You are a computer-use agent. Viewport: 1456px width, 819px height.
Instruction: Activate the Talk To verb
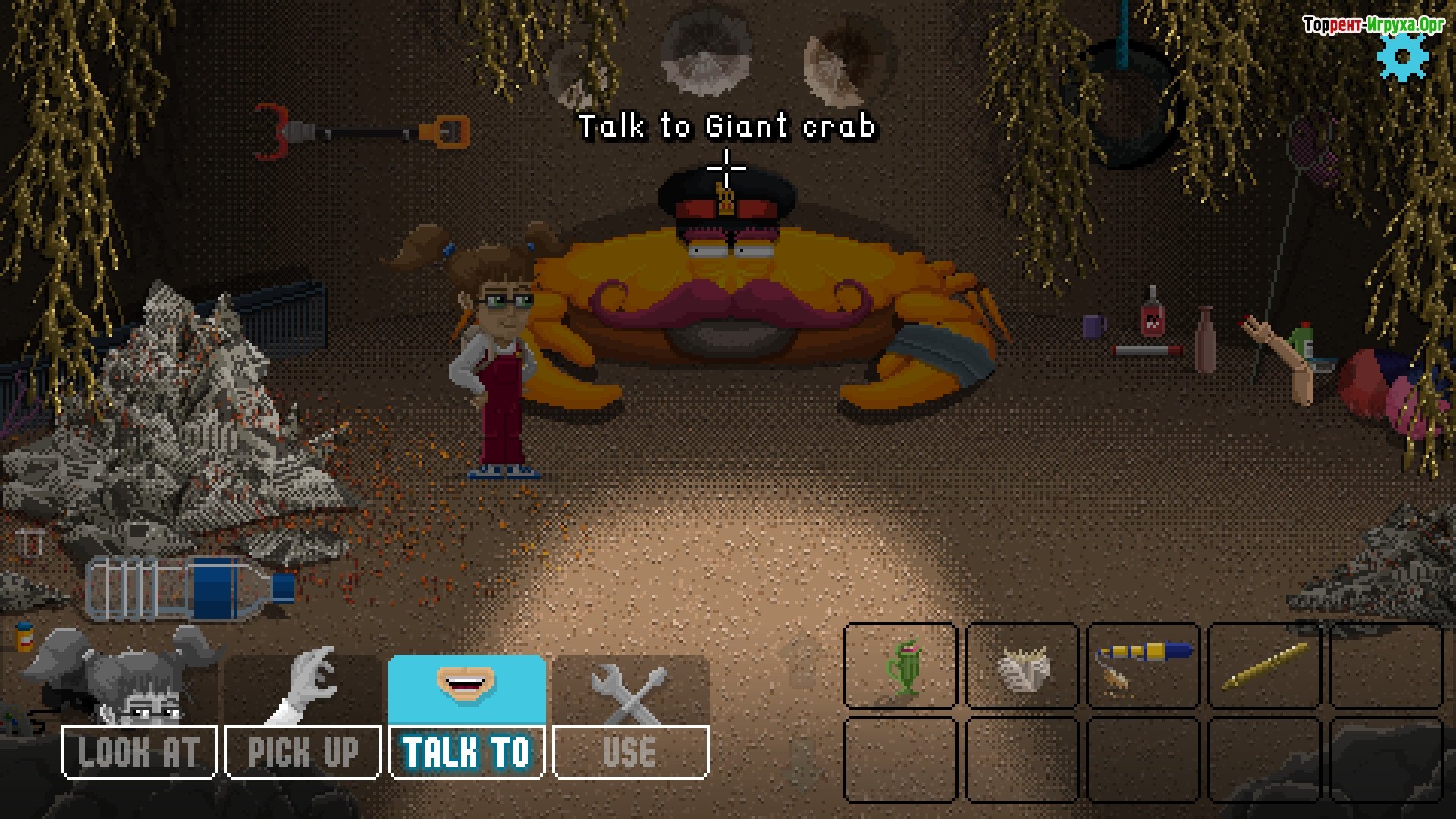pyautogui.click(x=467, y=751)
